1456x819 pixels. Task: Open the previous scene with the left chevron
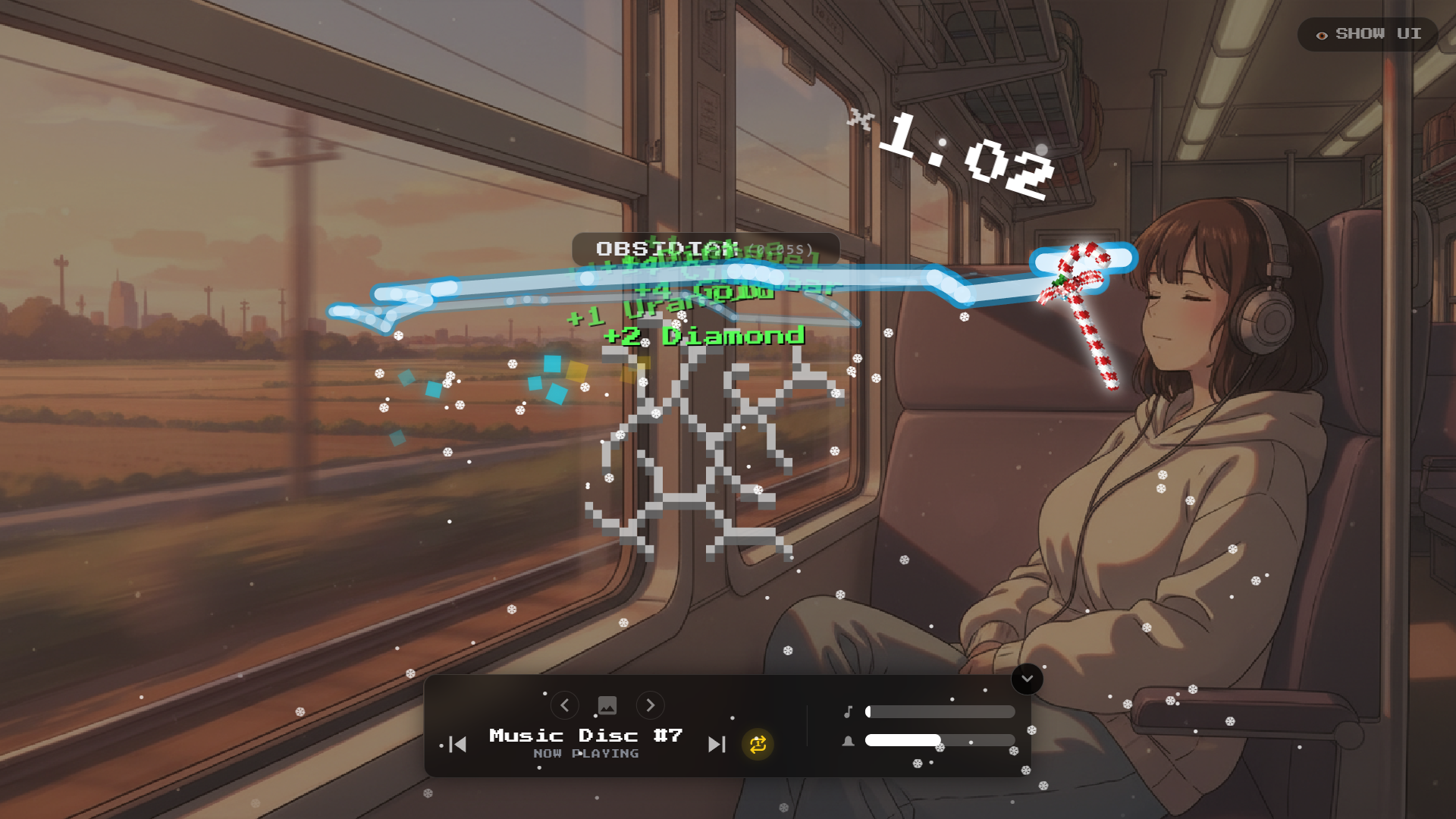(x=565, y=705)
